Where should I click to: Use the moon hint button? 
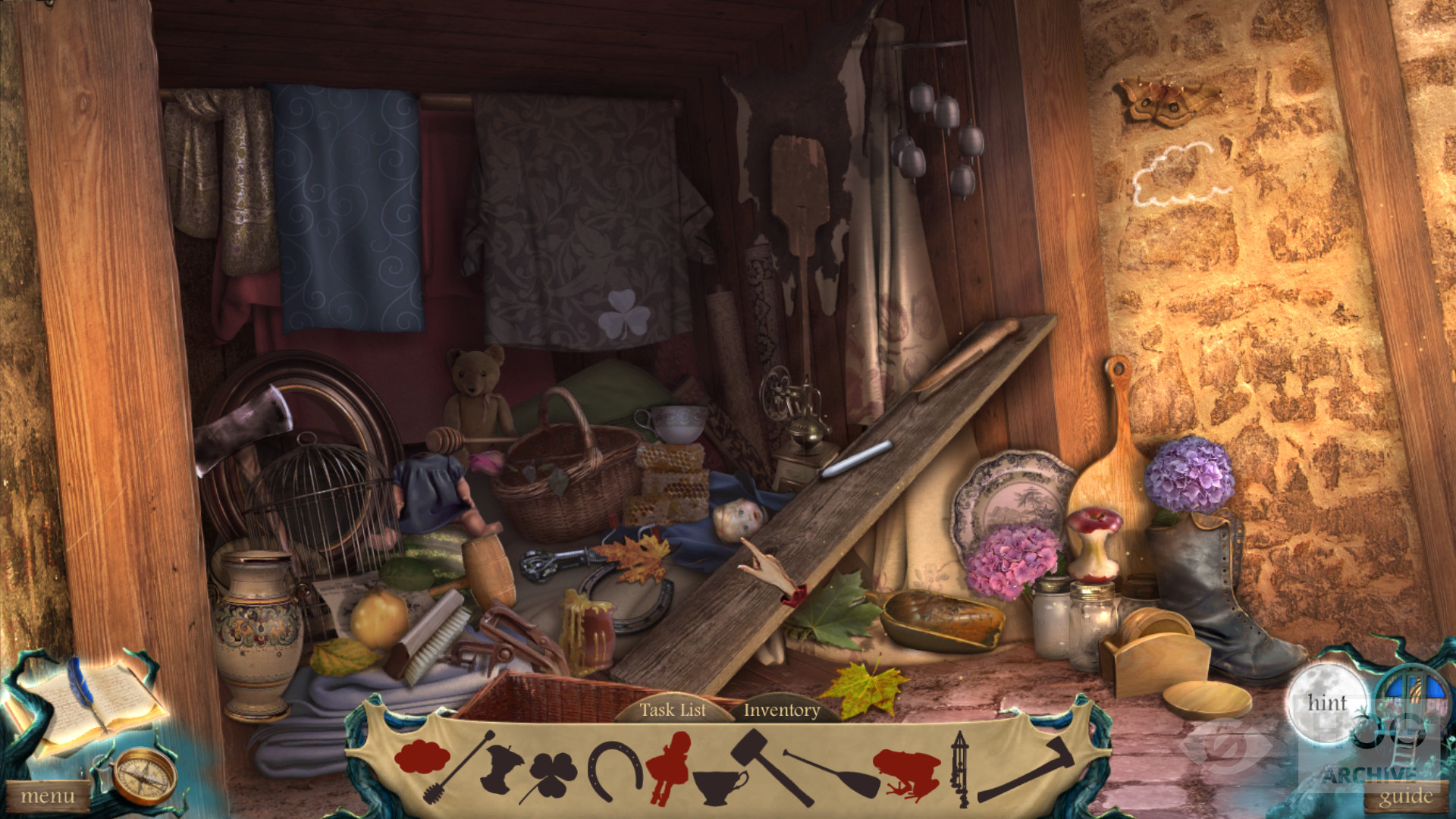click(x=1326, y=704)
